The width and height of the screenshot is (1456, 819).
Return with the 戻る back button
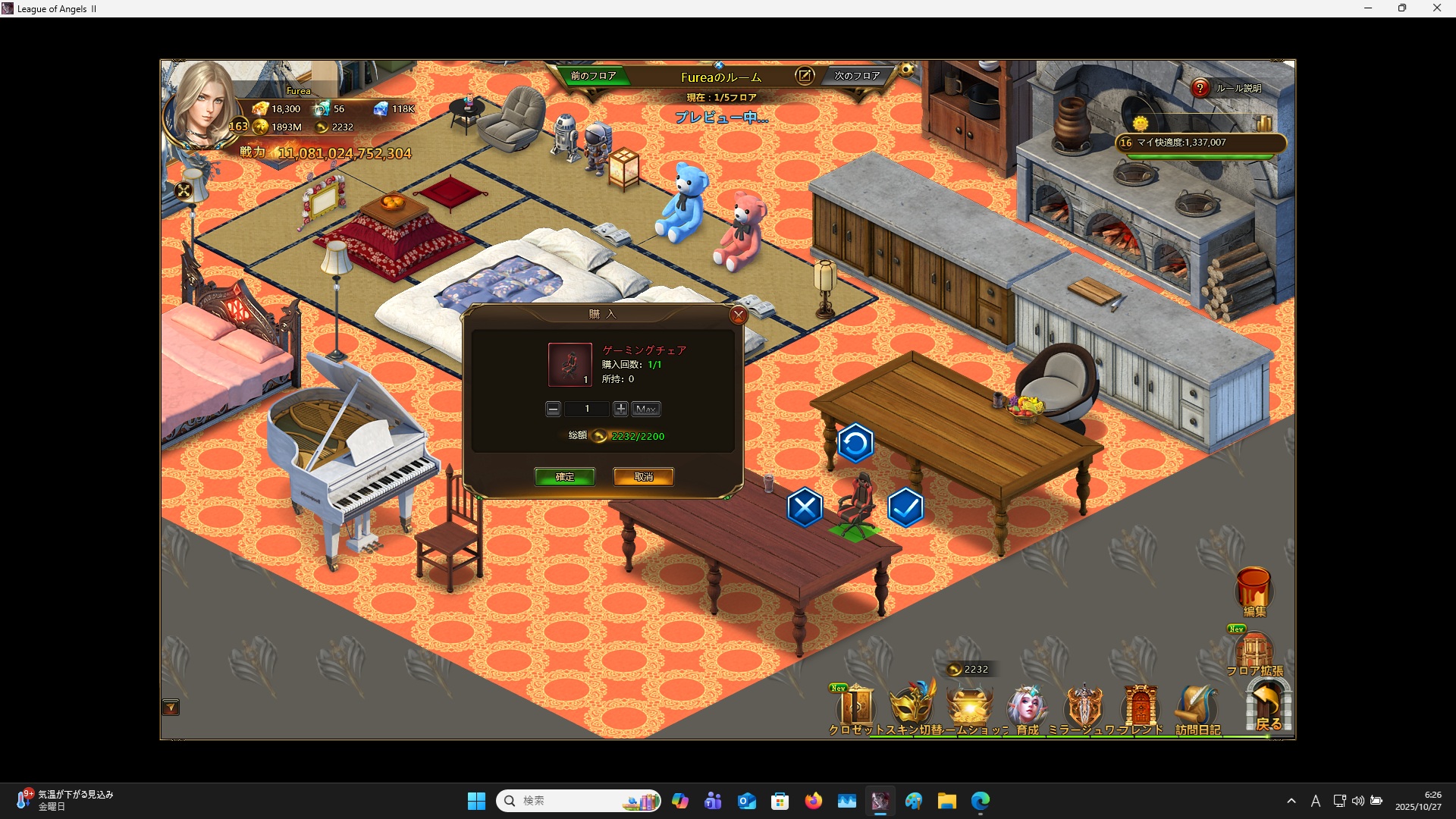tap(1268, 707)
